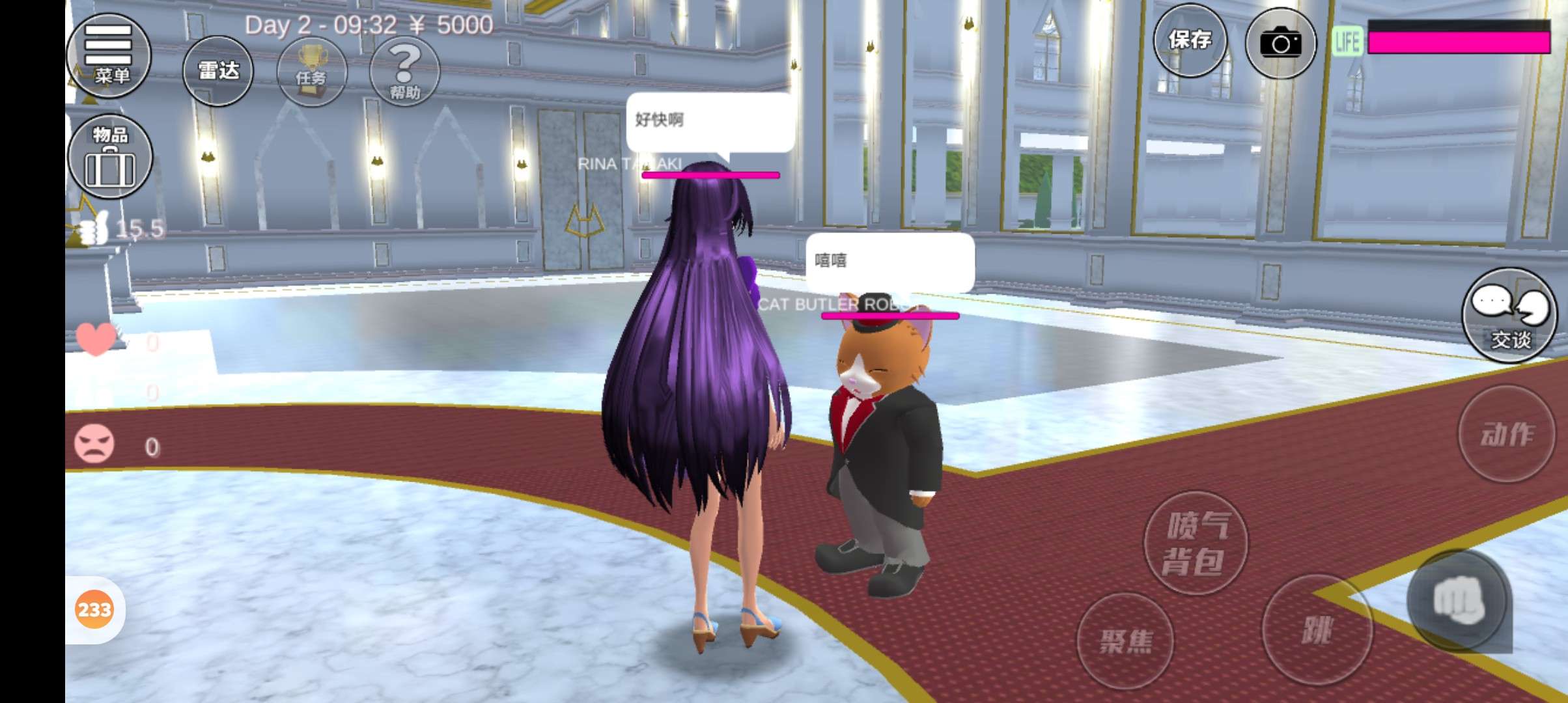
Task: Open the 菜单 hamburger menu
Action: [x=109, y=55]
